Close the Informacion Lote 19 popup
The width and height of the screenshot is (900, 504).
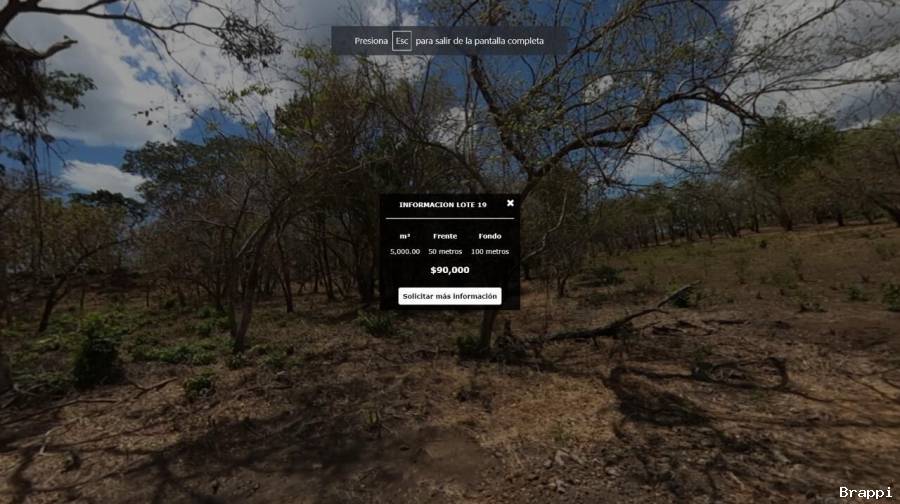click(x=510, y=203)
